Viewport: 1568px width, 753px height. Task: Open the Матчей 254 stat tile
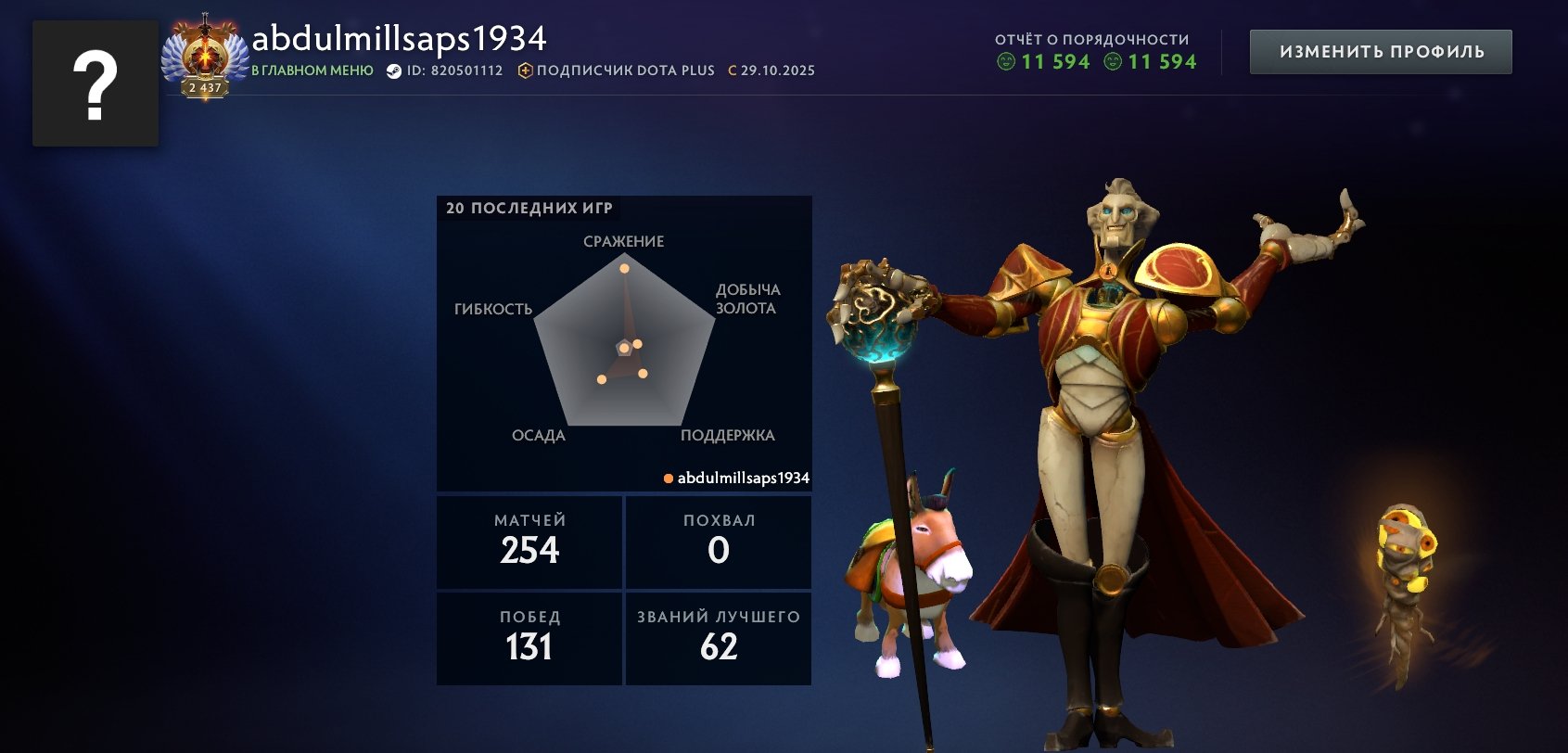529,542
